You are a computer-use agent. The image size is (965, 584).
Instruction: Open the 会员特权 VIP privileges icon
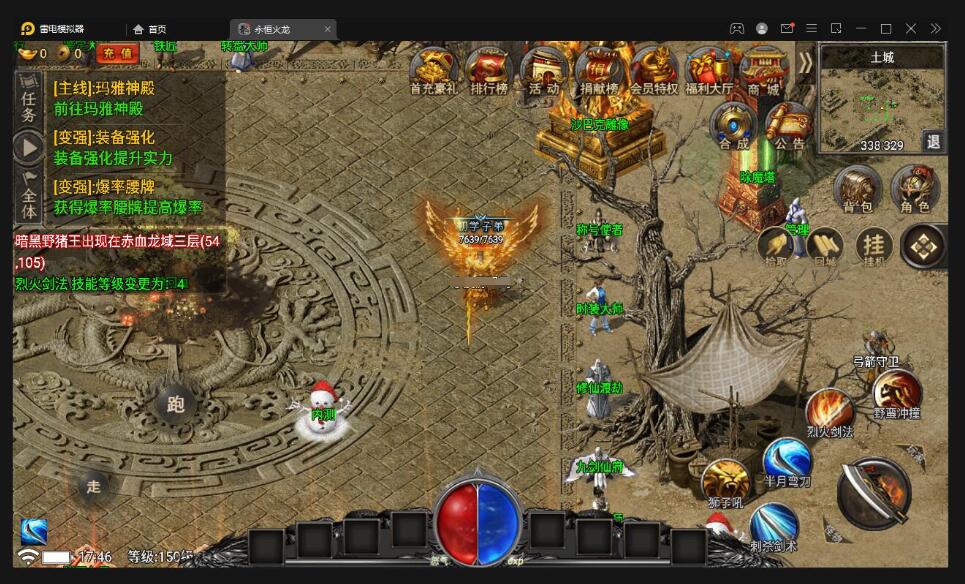(x=654, y=70)
